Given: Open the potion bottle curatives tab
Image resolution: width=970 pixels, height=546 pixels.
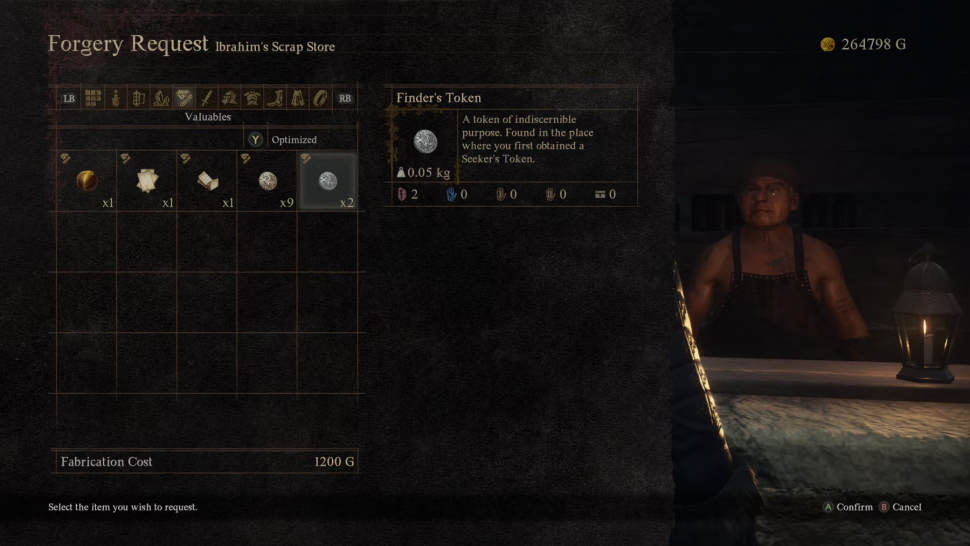Looking at the screenshot, I should (116, 98).
